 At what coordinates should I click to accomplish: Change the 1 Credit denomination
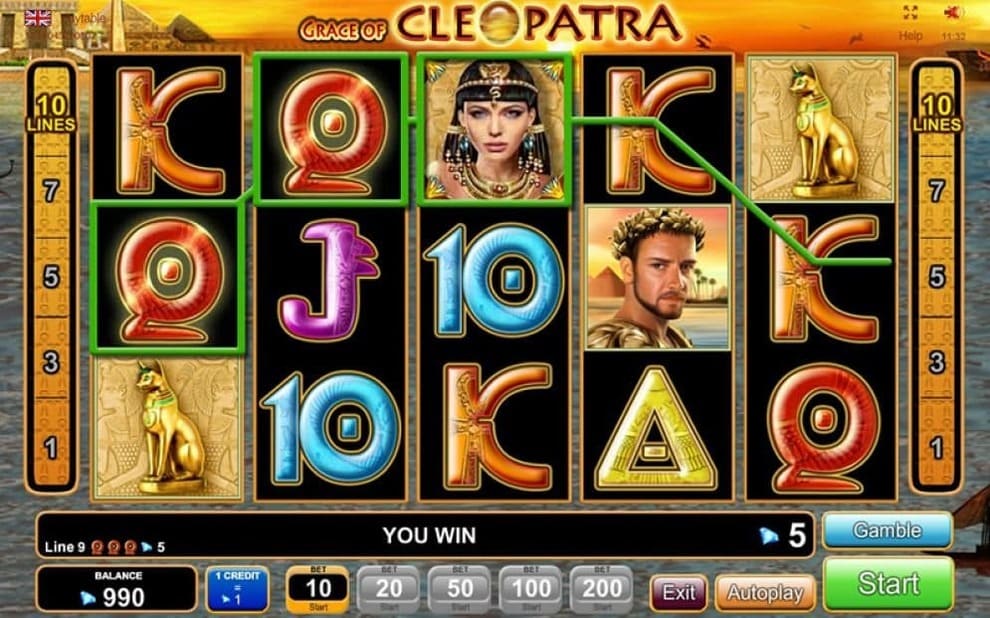tap(238, 589)
